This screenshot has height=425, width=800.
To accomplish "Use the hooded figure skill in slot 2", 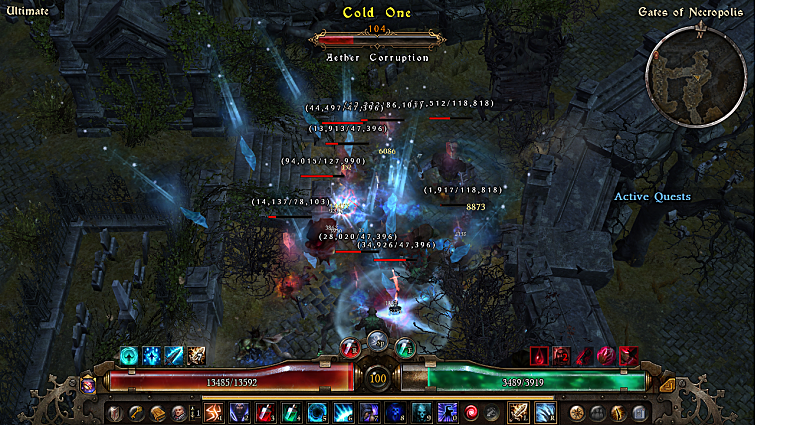I will pos(240,411).
